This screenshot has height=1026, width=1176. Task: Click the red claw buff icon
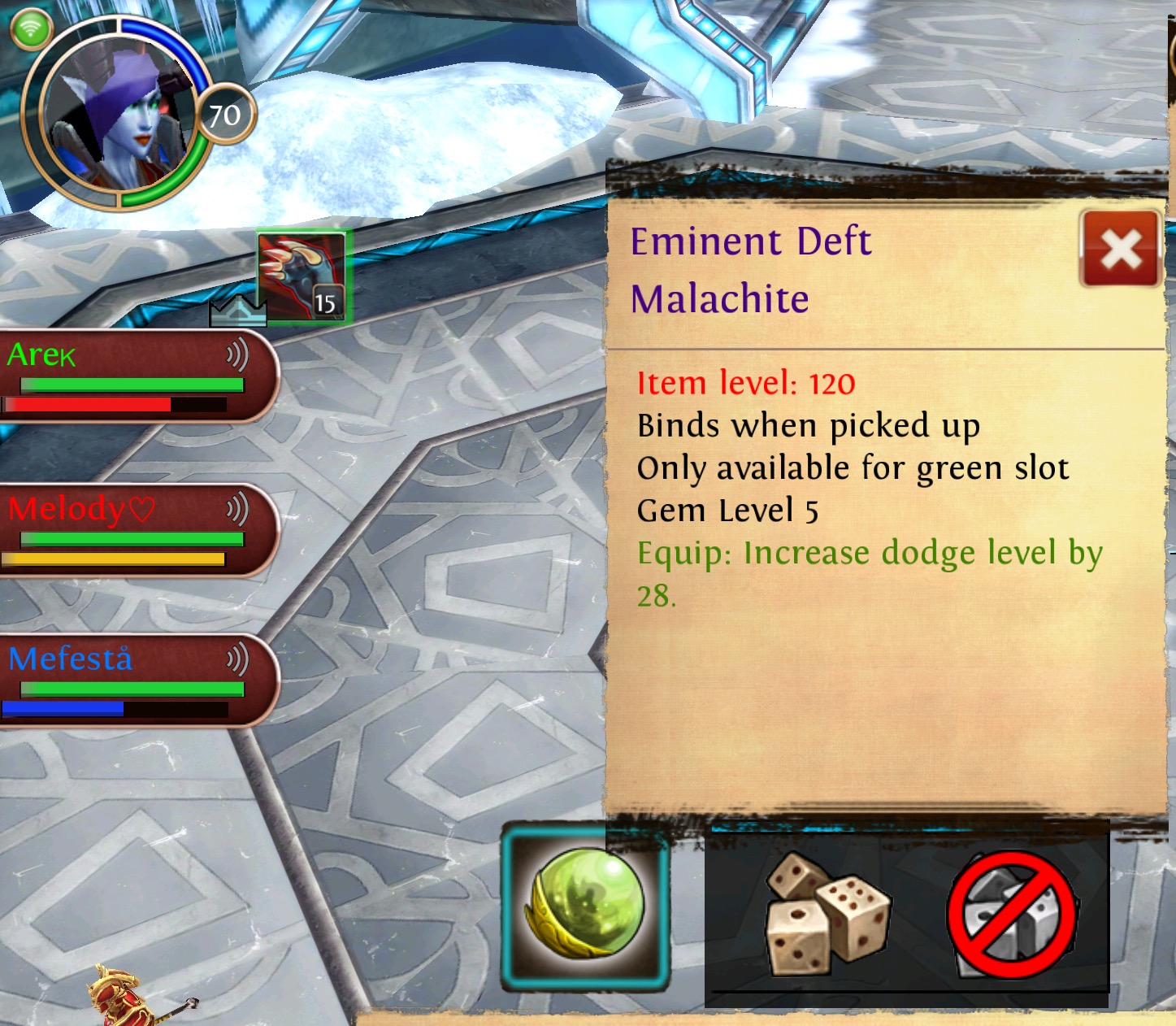point(302,276)
